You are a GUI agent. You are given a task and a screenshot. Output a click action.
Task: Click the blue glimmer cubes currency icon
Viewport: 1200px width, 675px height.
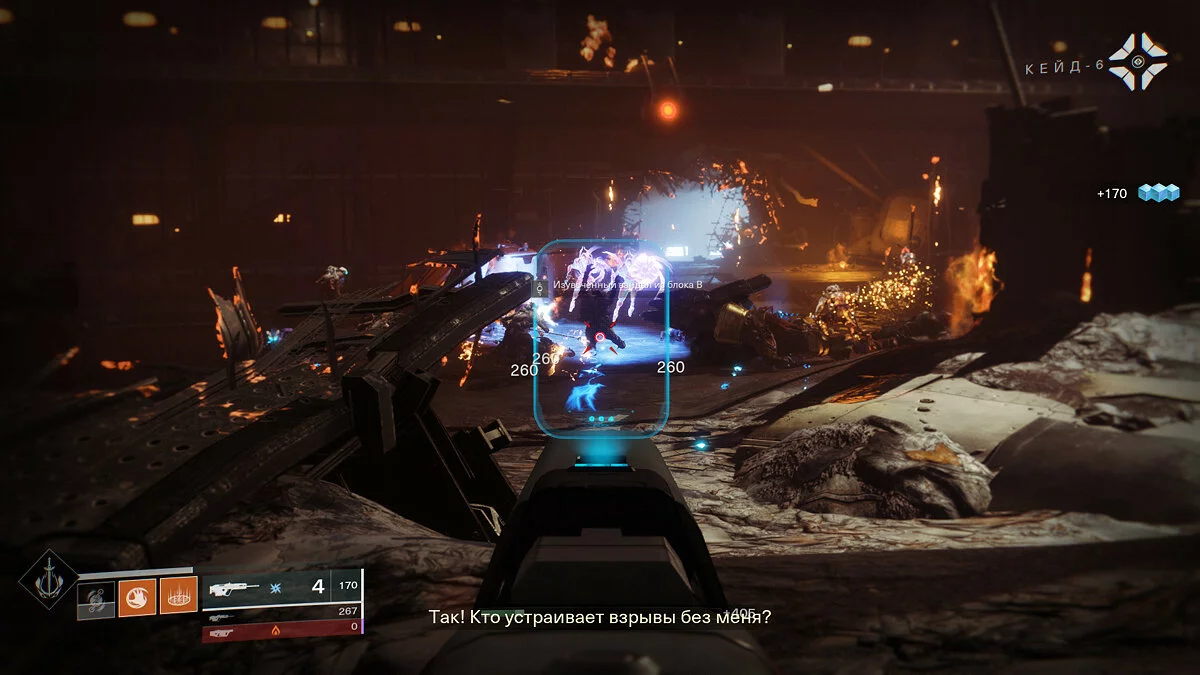(x=1158, y=193)
